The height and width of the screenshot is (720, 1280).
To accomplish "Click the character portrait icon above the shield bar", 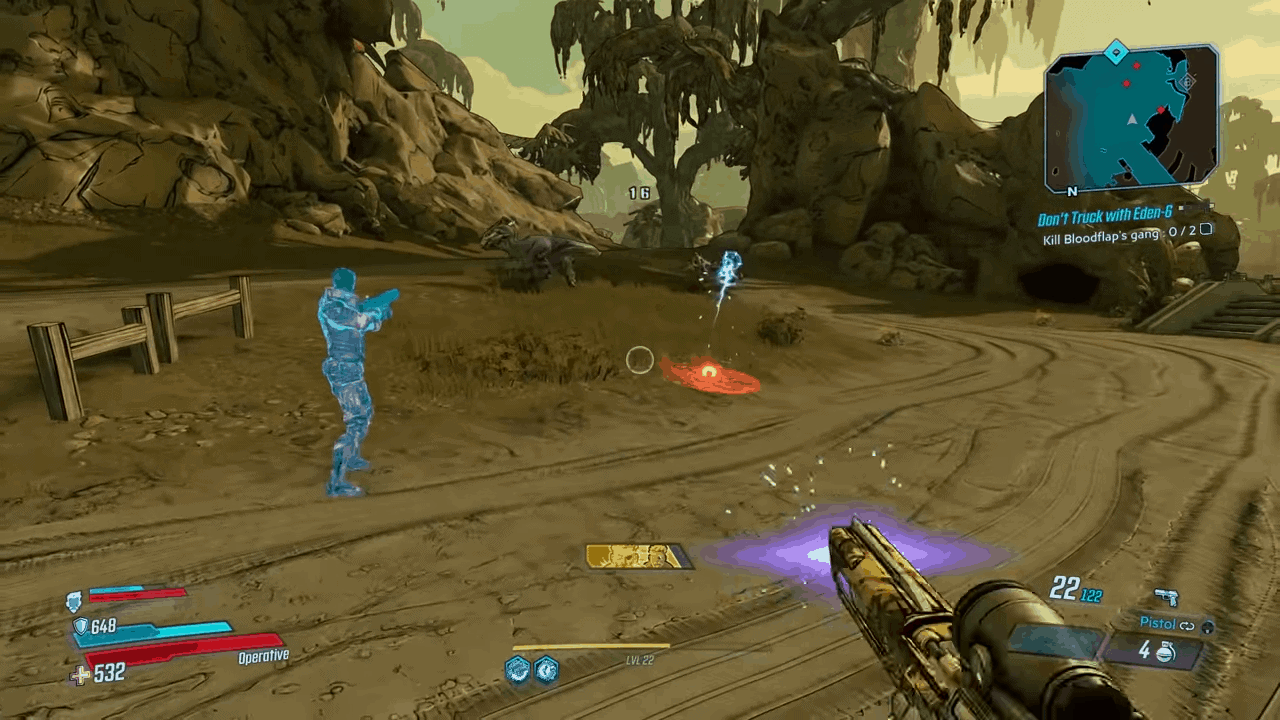I will click(x=71, y=602).
